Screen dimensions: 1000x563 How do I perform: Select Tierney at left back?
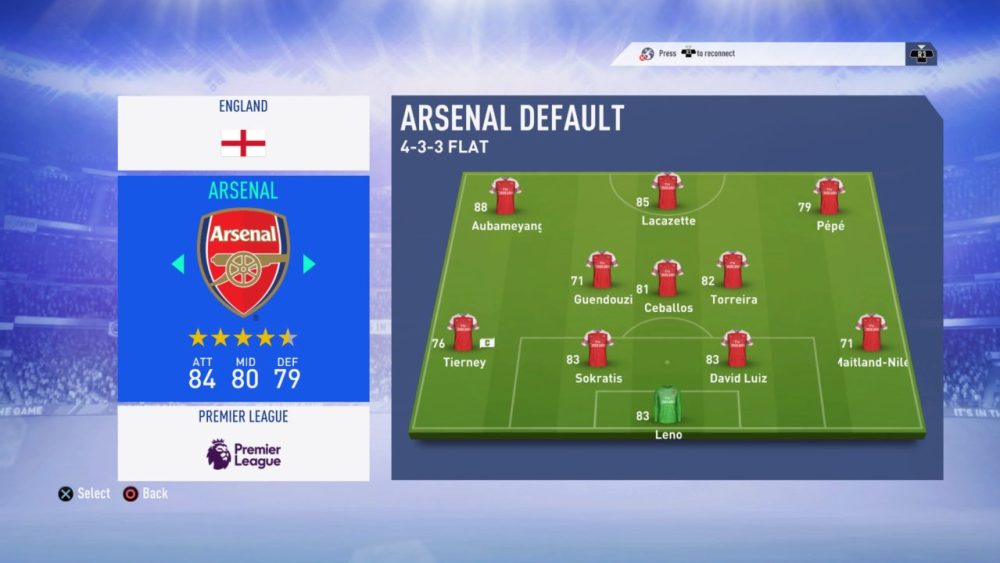click(463, 334)
